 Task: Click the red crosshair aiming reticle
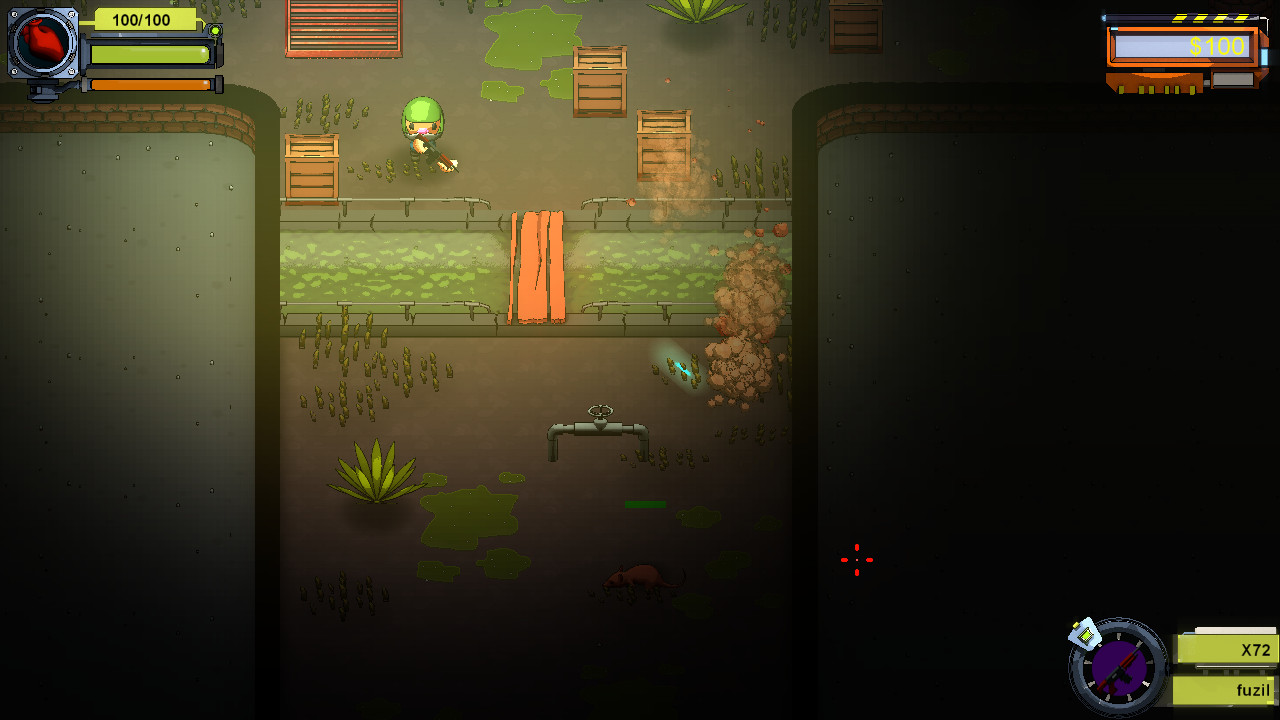(856, 560)
